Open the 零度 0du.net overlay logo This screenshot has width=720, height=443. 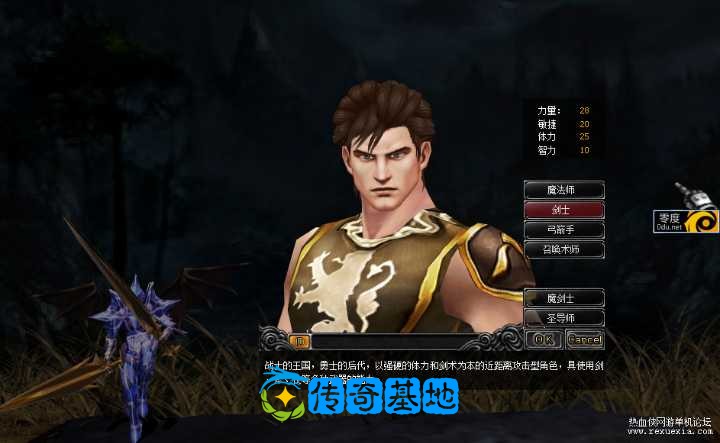click(686, 220)
